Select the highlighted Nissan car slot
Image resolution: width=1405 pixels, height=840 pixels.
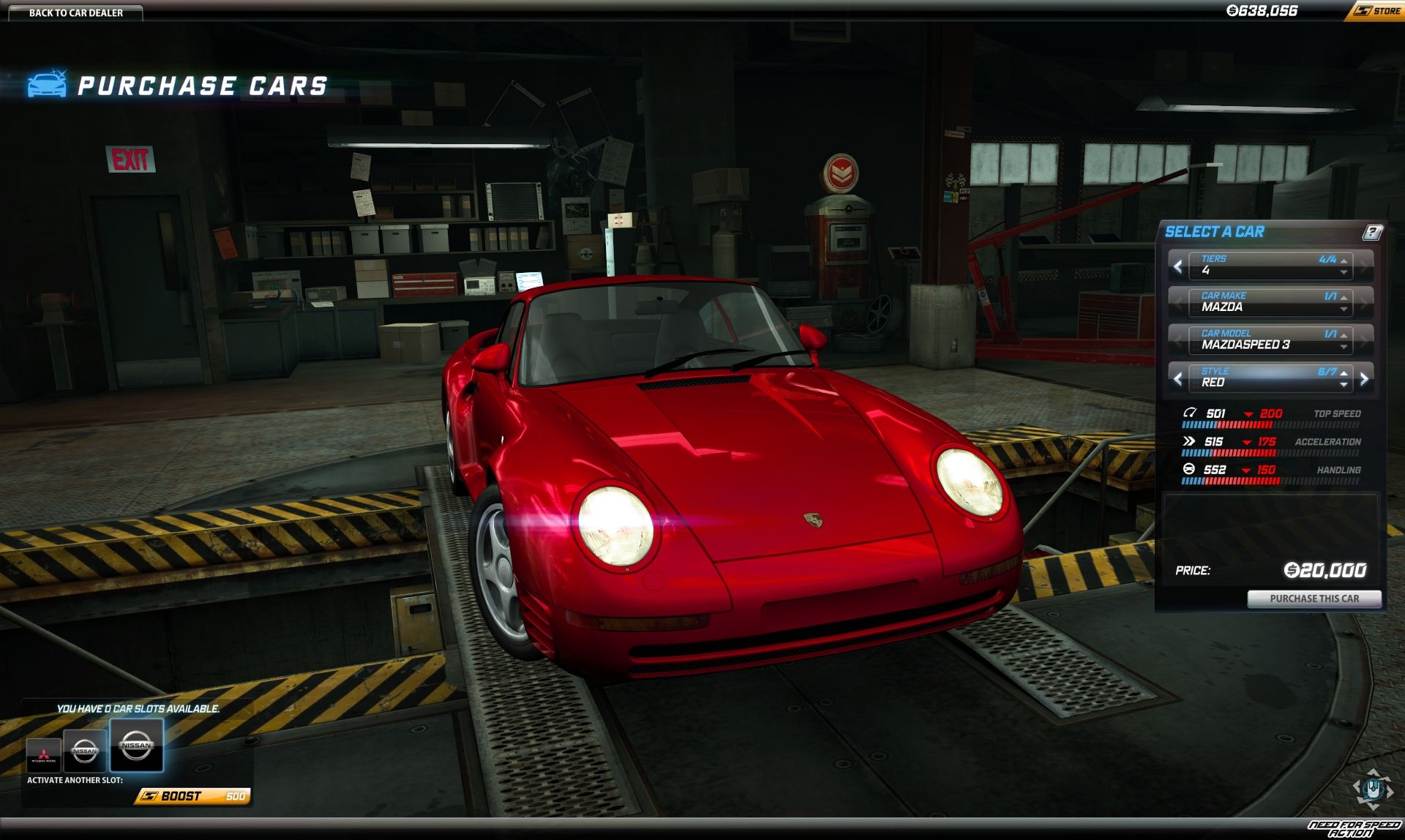tap(137, 746)
